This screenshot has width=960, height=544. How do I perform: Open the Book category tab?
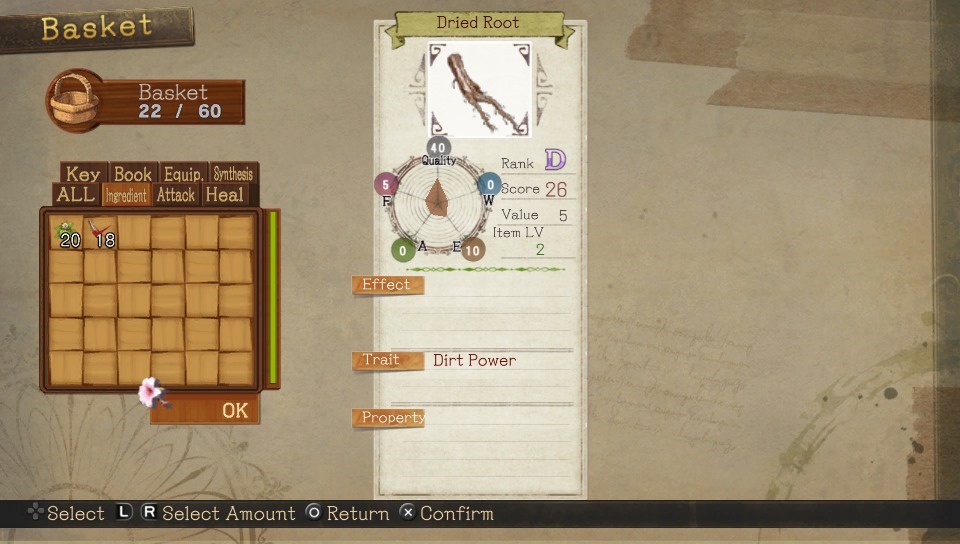click(x=132, y=174)
